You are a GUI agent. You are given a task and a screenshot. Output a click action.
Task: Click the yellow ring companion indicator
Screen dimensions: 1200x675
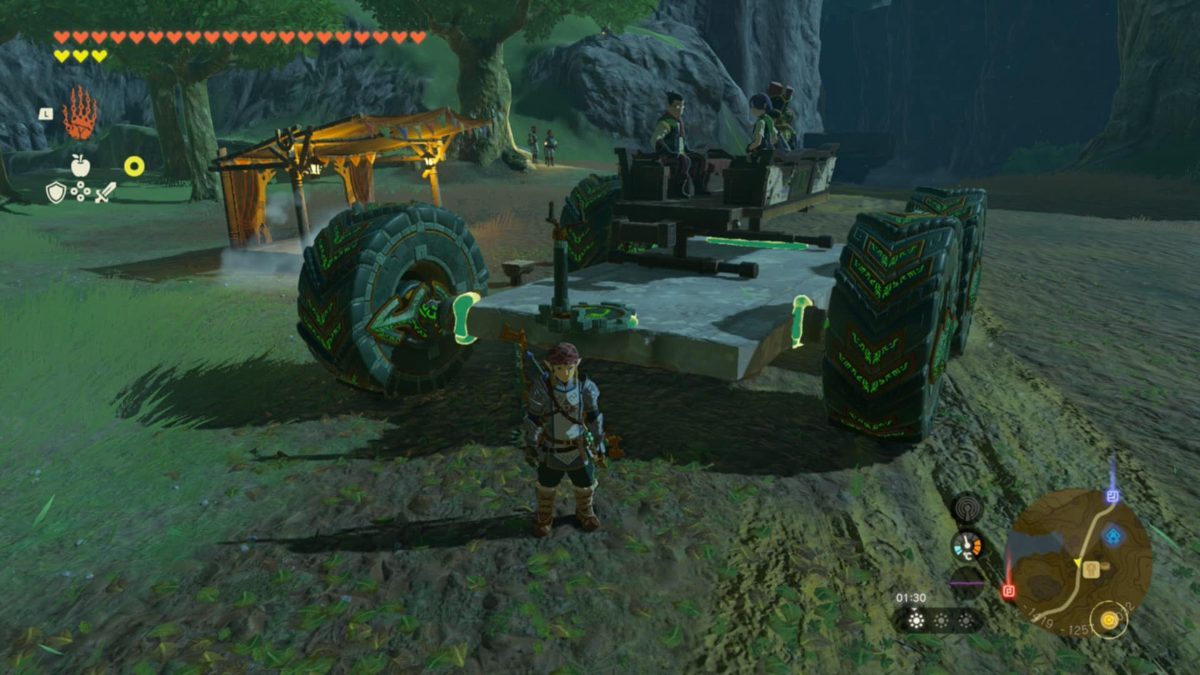pyautogui.click(x=134, y=166)
